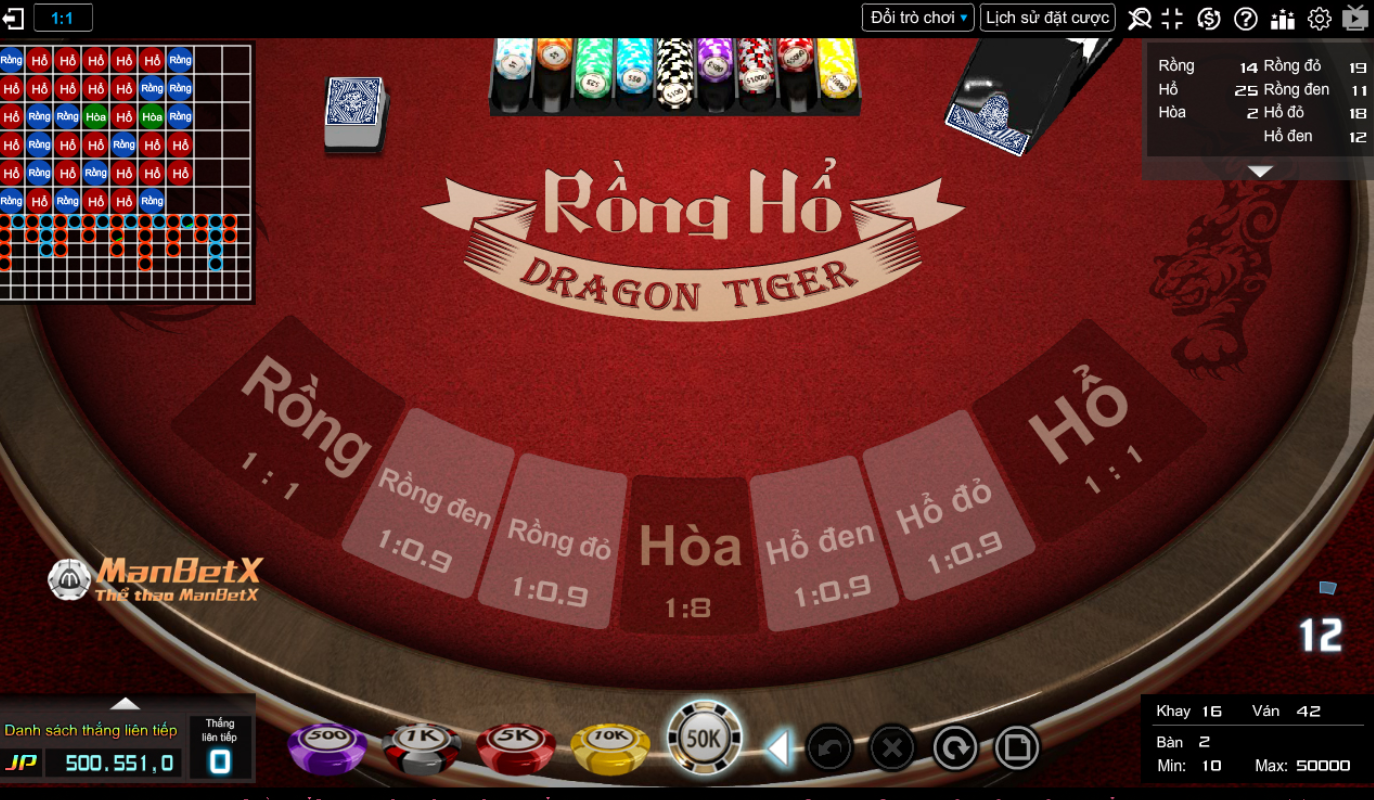Image resolution: width=1374 pixels, height=800 pixels.
Task: Open Lịch sử đặt cược
Action: (x=1046, y=16)
